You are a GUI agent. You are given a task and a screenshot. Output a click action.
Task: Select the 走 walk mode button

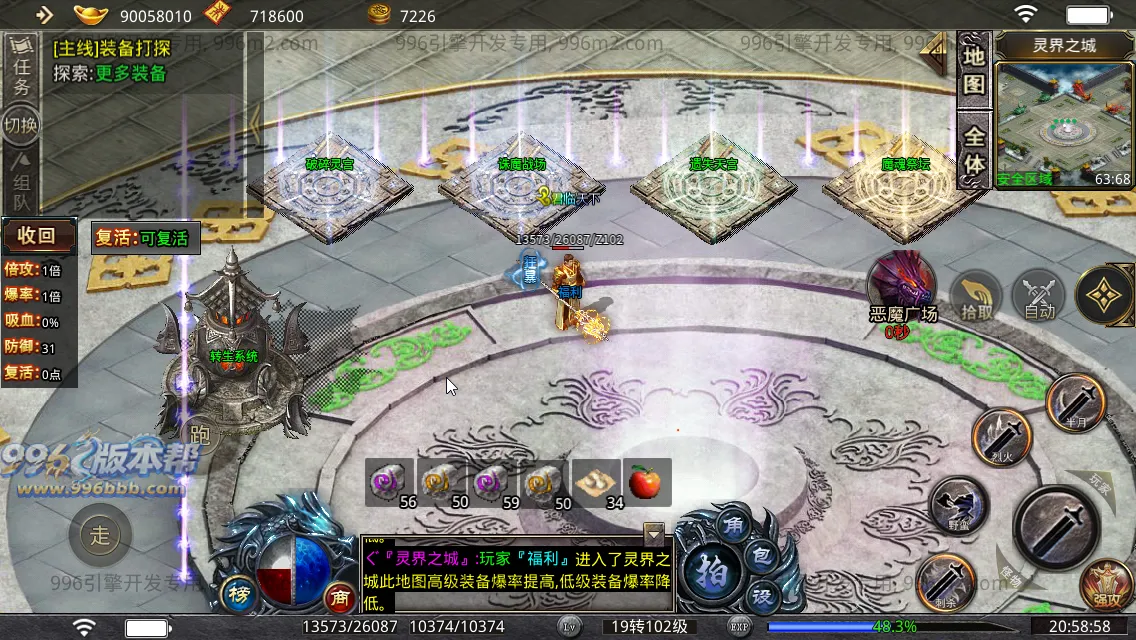(100, 534)
